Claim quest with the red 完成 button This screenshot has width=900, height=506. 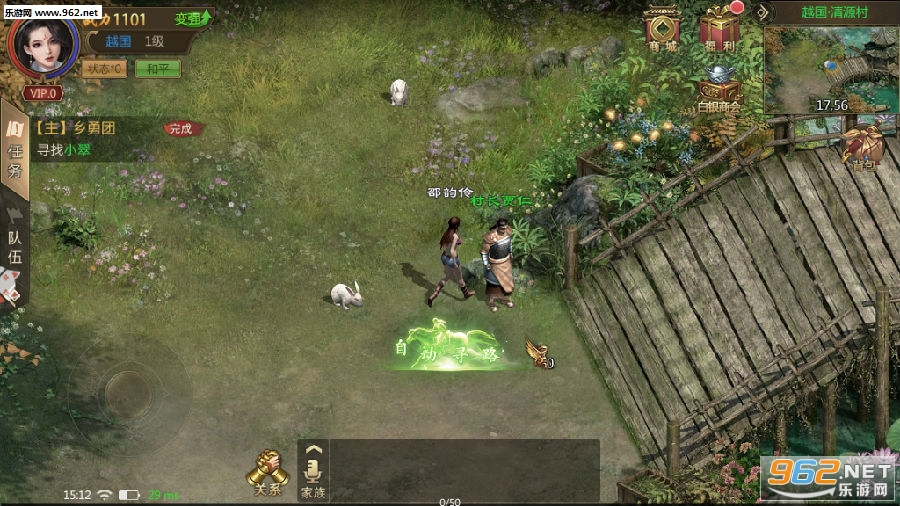pyautogui.click(x=181, y=129)
